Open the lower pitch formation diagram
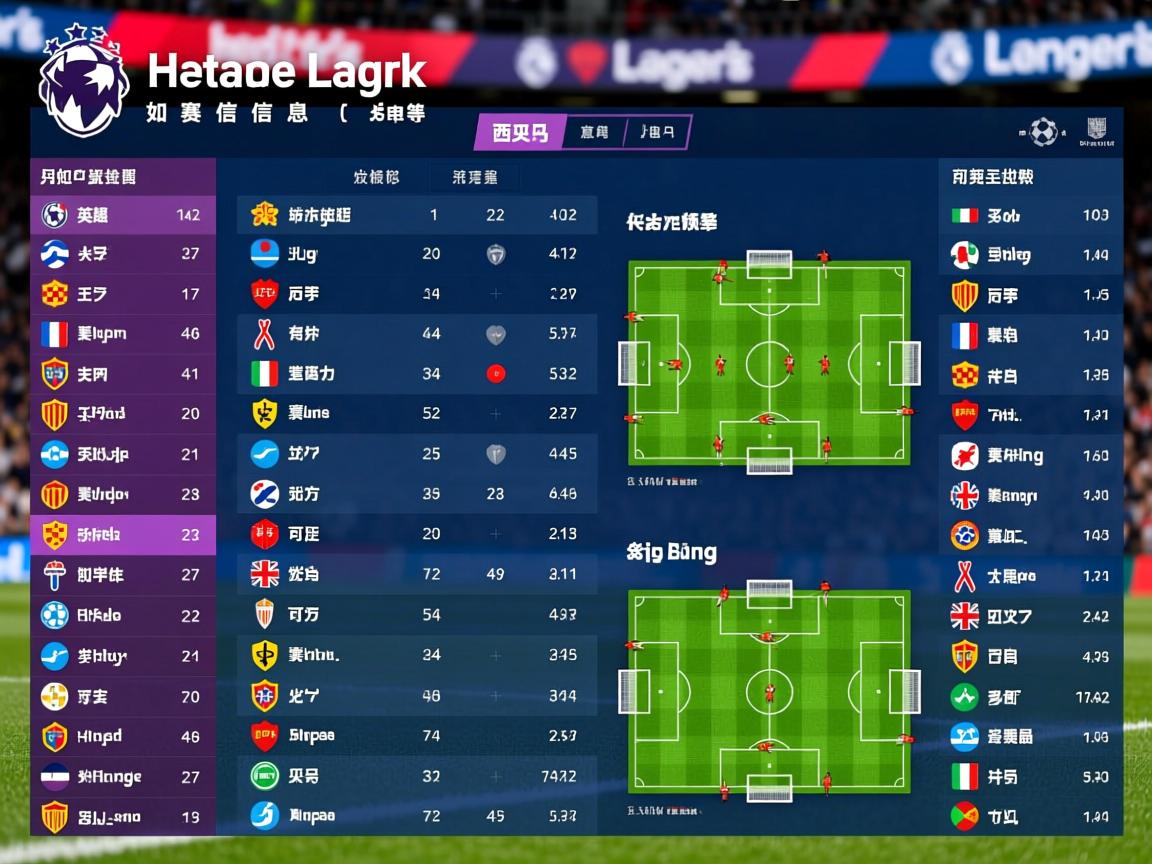Screen dimensions: 1152x864 click(769, 692)
